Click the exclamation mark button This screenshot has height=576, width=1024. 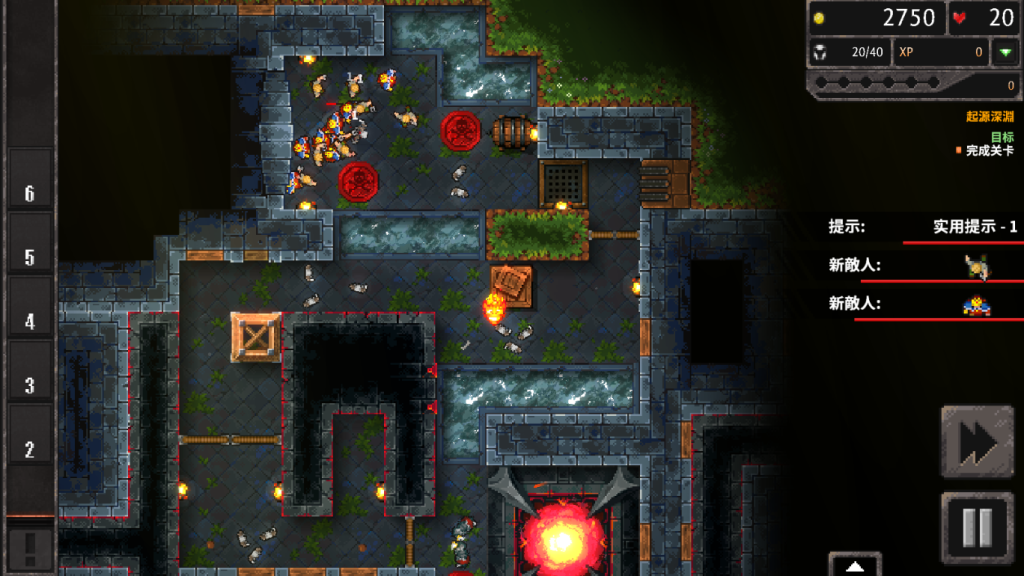[x=29, y=547]
